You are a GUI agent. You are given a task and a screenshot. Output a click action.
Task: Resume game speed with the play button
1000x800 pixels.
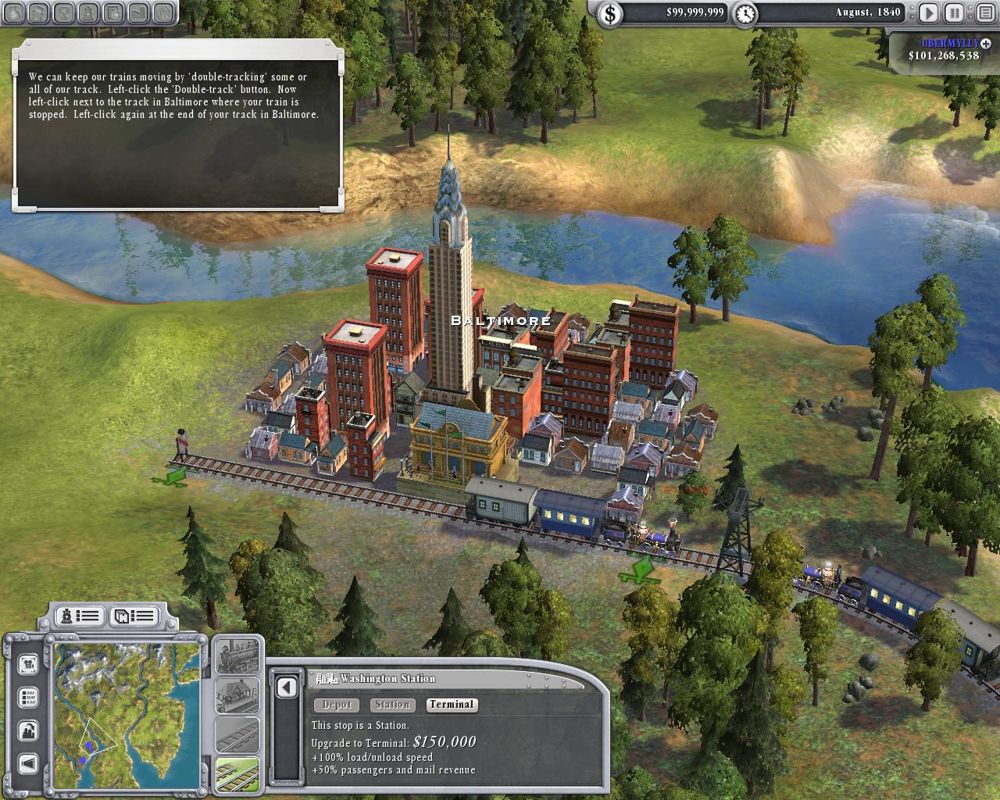pos(929,13)
